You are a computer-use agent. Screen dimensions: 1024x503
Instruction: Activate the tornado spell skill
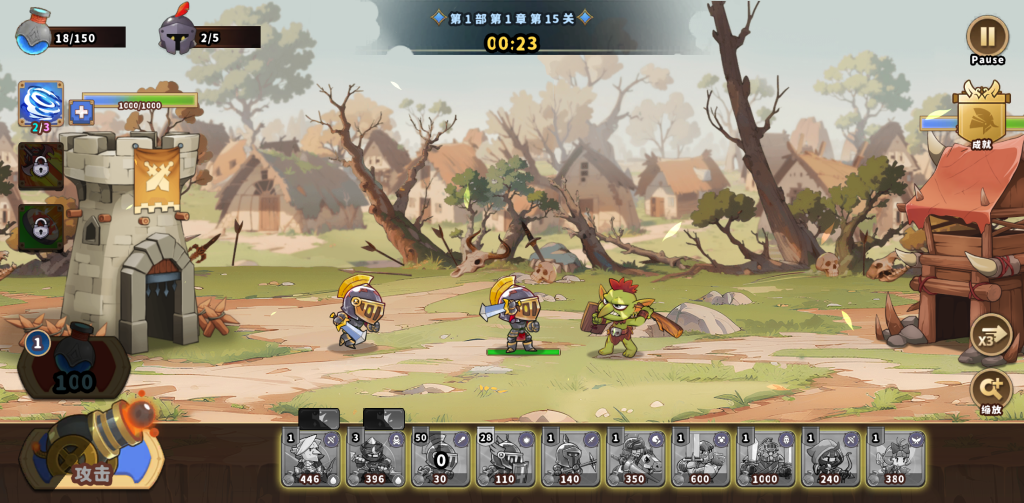[x=41, y=104]
